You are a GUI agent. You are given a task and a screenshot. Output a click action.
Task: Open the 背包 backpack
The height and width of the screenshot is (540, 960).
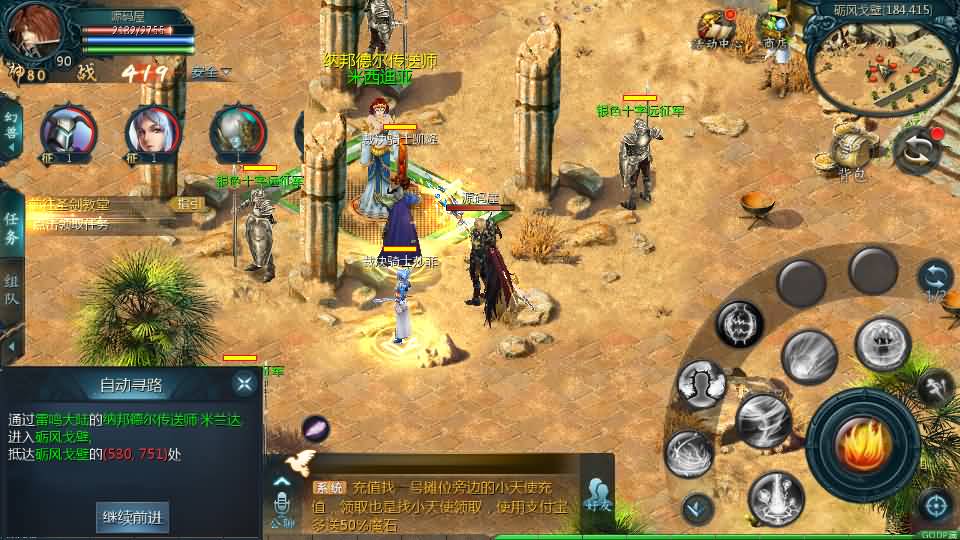(x=853, y=154)
